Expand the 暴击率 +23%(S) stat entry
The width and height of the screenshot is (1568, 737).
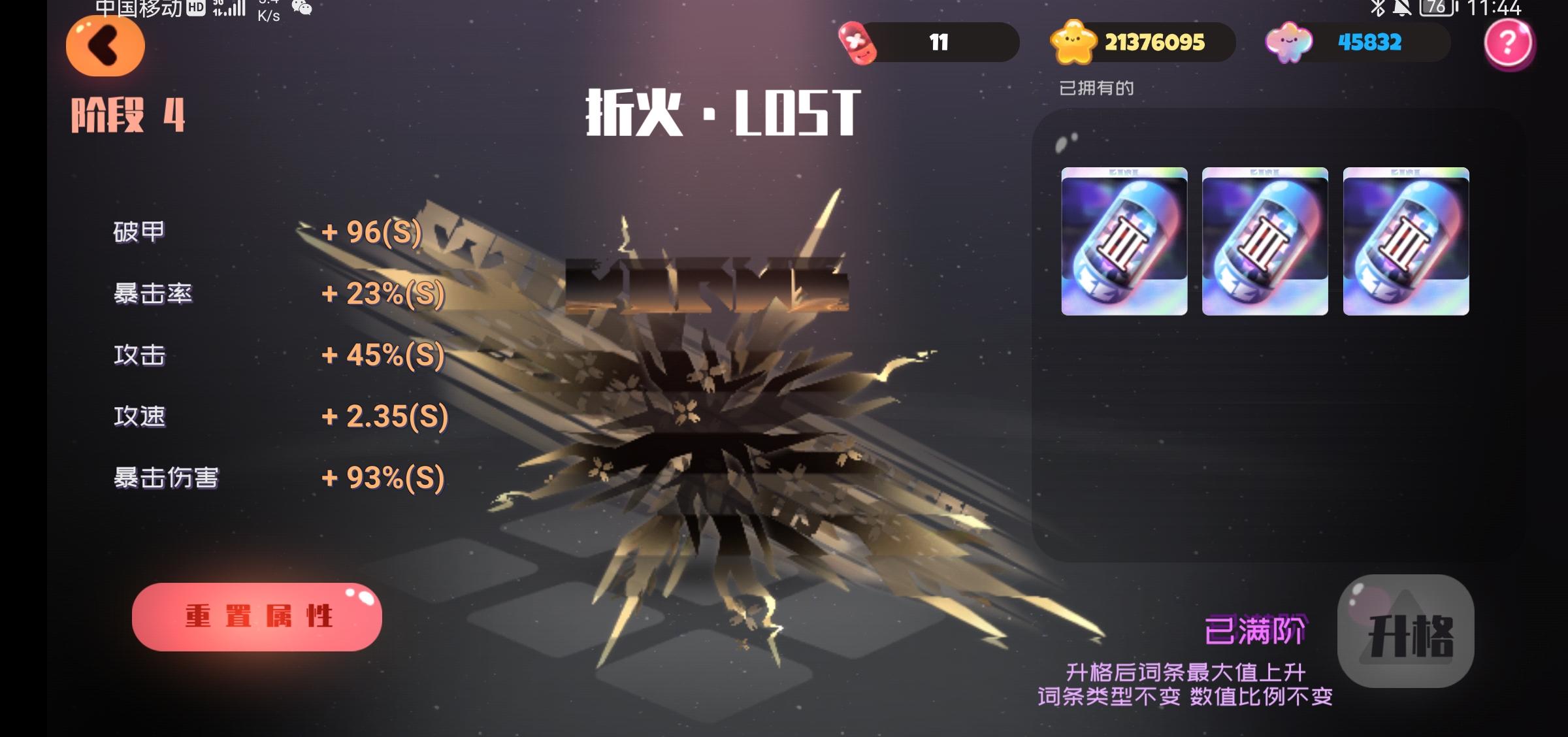(x=274, y=294)
